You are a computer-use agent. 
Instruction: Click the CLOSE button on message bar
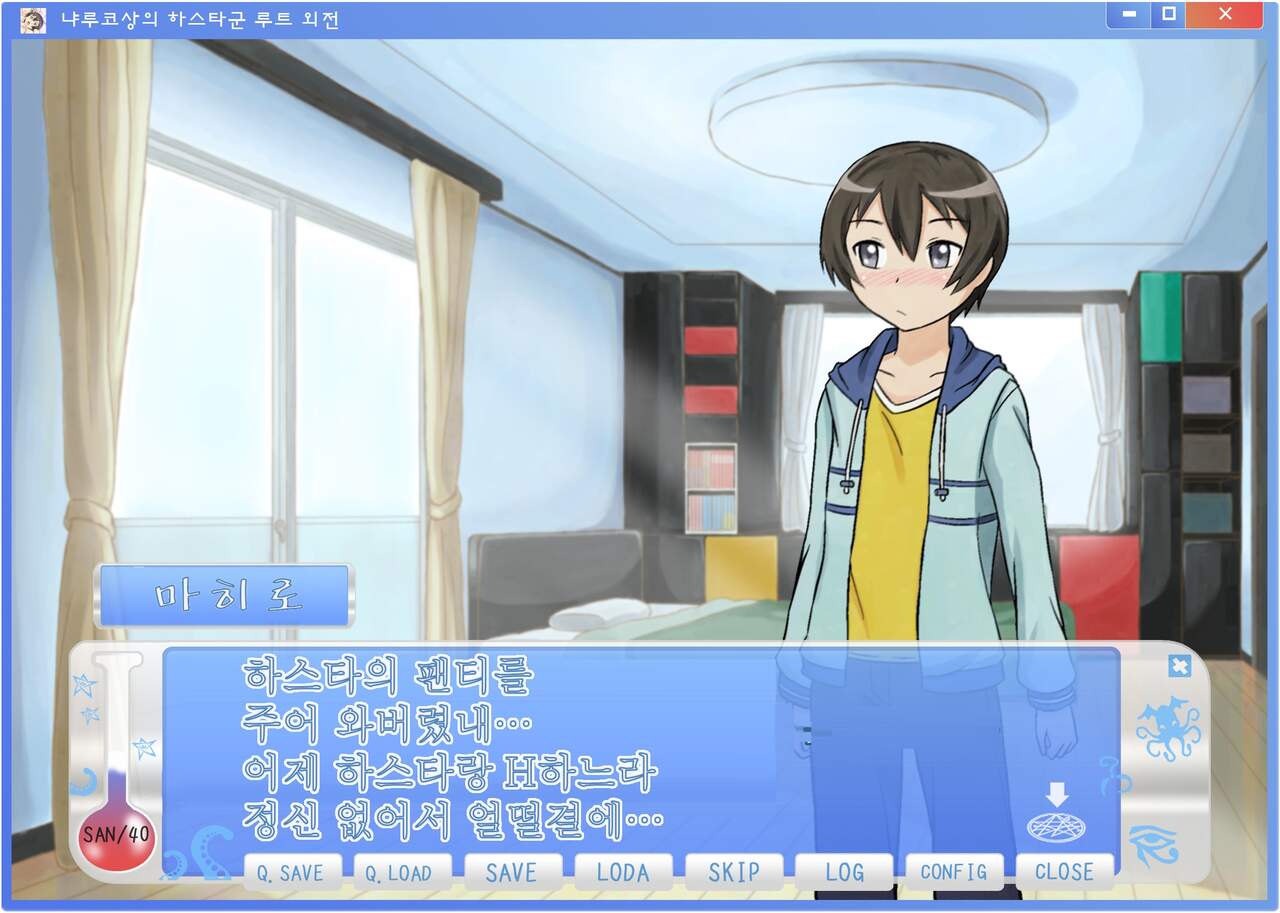[1064, 872]
